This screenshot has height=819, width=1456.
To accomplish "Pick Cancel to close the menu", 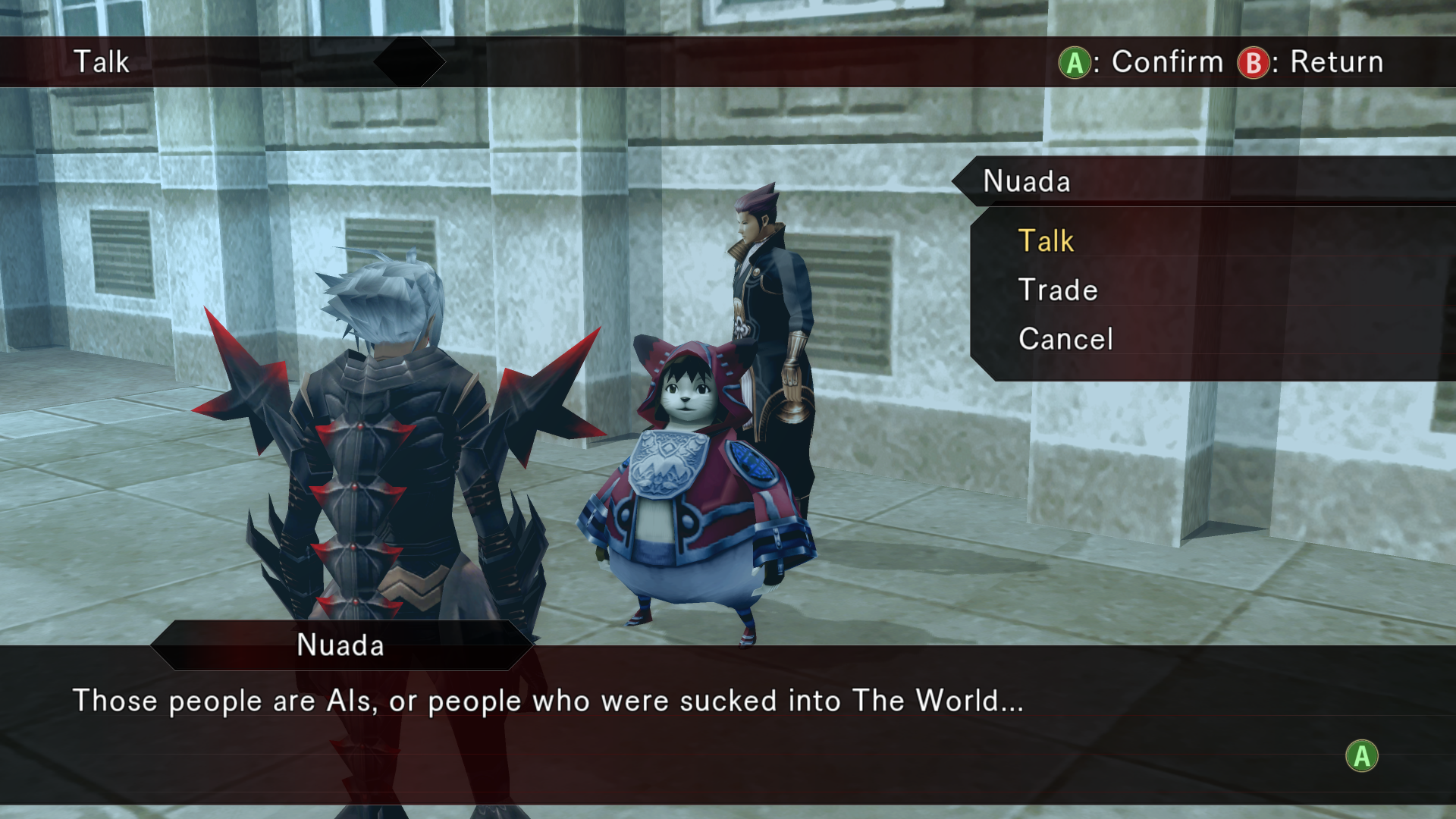I will [x=1065, y=339].
